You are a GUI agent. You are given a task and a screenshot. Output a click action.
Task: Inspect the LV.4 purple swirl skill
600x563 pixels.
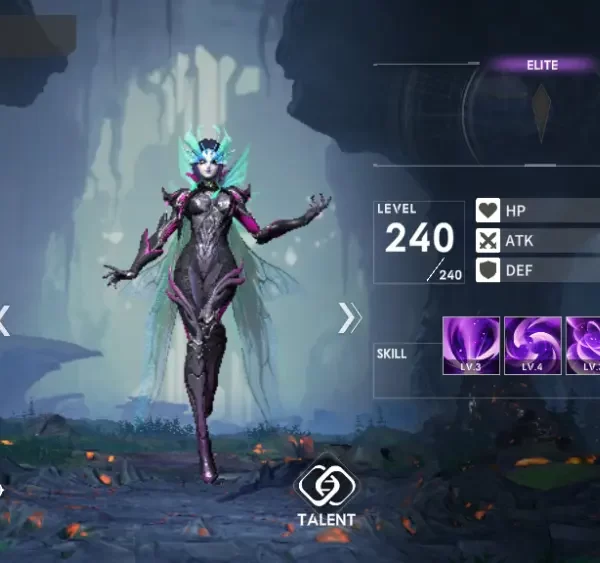point(532,345)
